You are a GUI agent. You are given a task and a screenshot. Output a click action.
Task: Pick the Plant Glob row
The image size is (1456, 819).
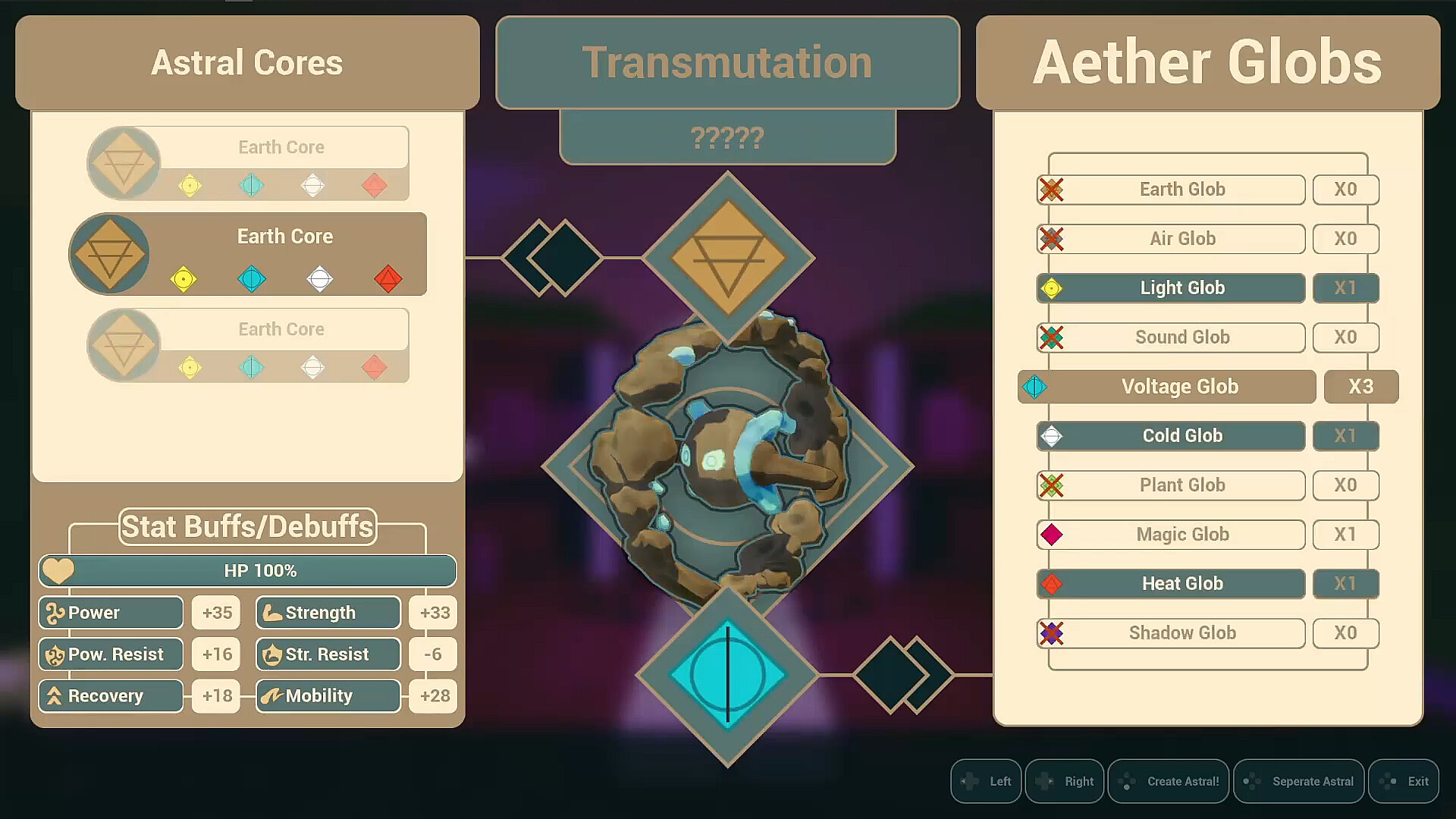point(1181,485)
